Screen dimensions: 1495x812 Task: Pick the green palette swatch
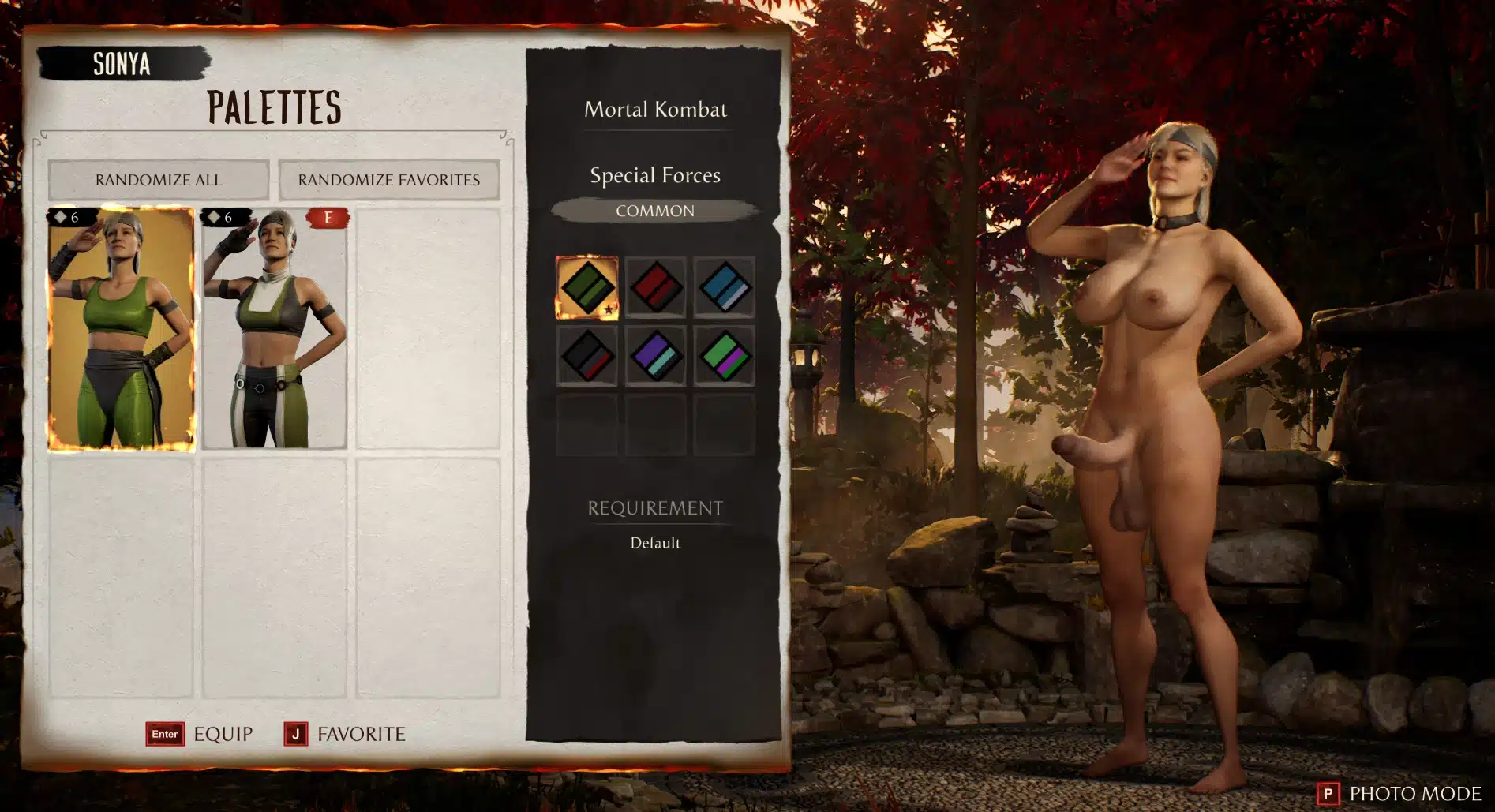(x=586, y=287)
